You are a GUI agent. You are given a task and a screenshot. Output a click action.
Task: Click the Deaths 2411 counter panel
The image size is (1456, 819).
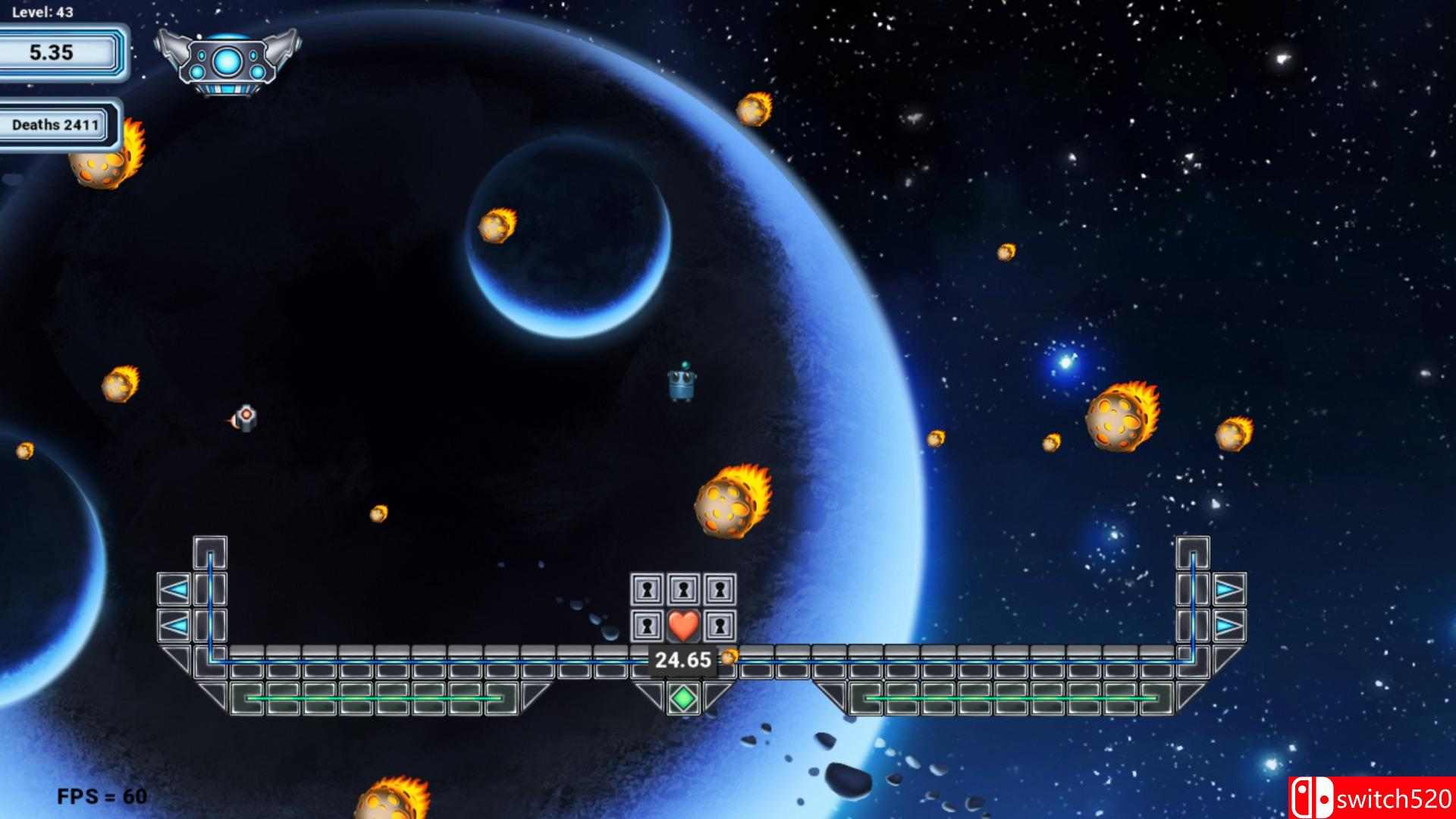(57, 125)
